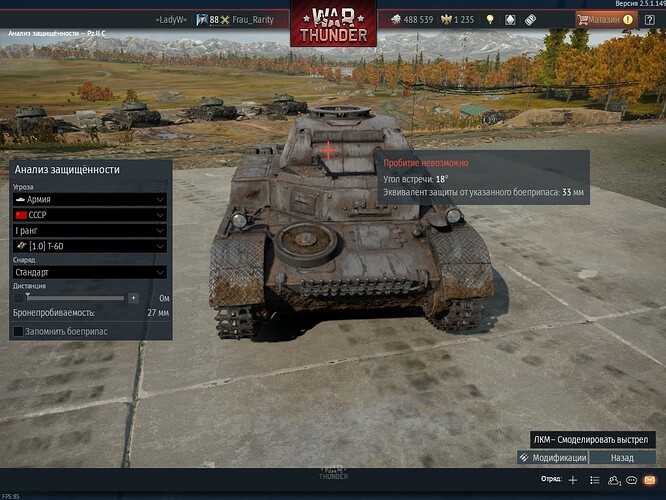Image resolution: width=666 pixels, height=500 pixels.
Task: Open the Стандарт shell dropdown
Action: [89, 272]
